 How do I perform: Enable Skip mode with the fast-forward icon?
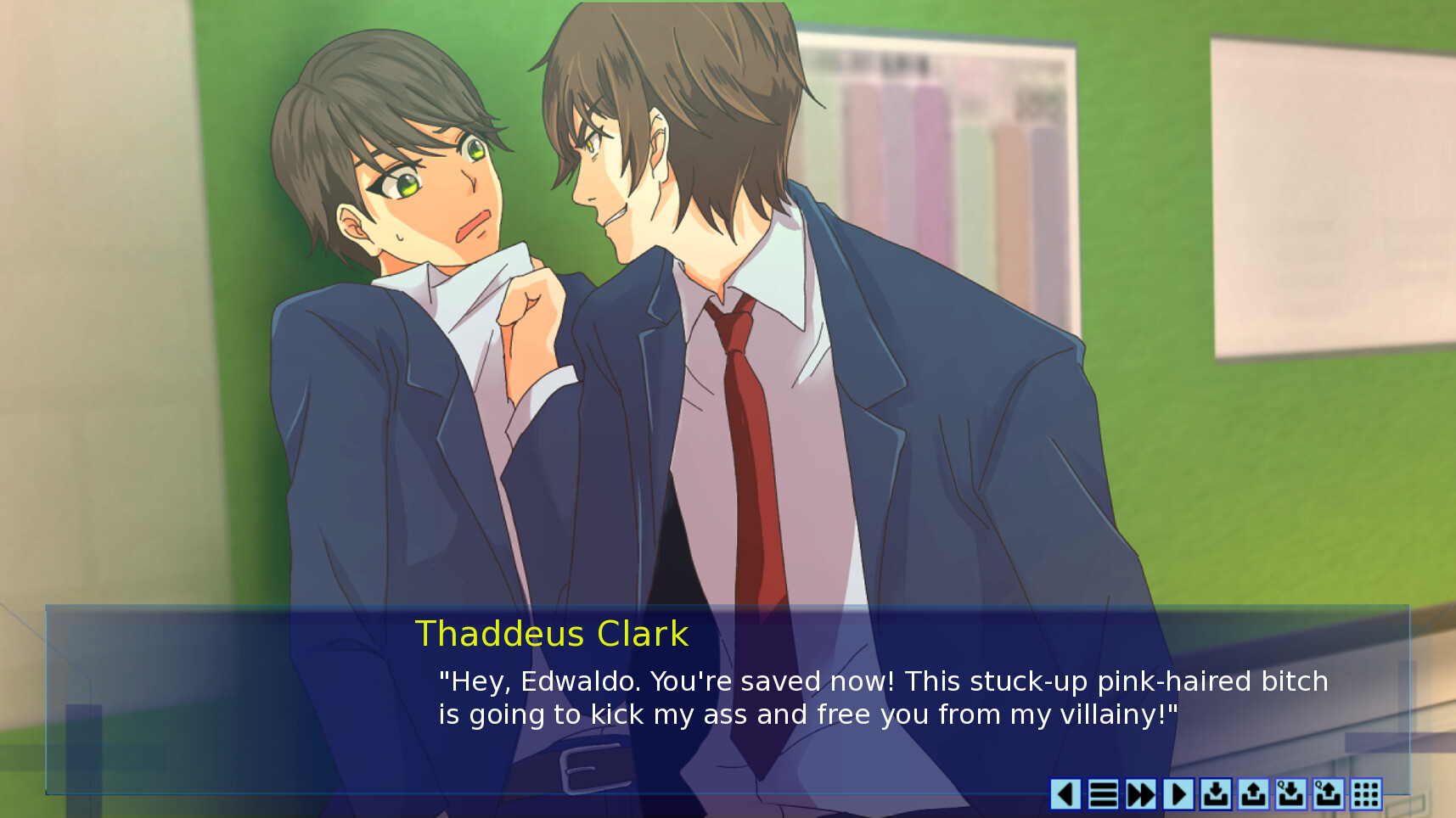click(x=1141, y=795)
